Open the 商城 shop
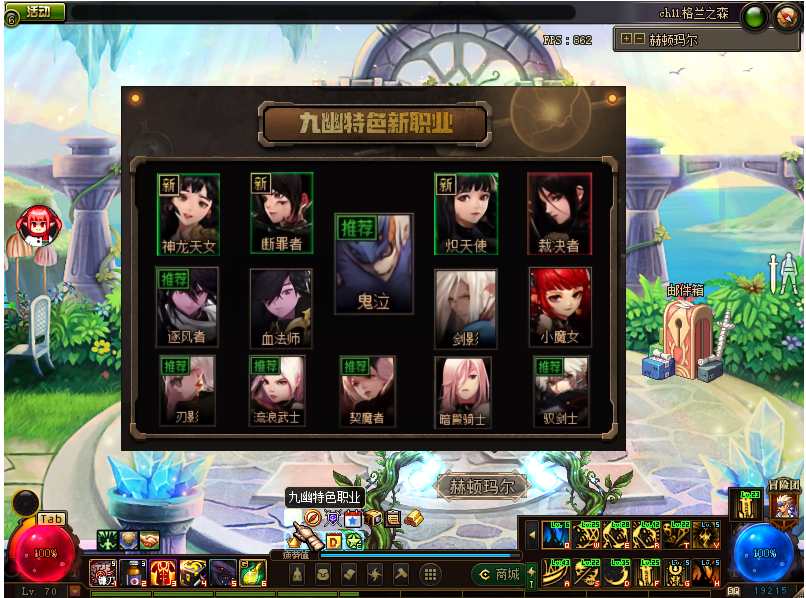The height and width of the screenshot is (598, 806). click(x=499, y=574)
